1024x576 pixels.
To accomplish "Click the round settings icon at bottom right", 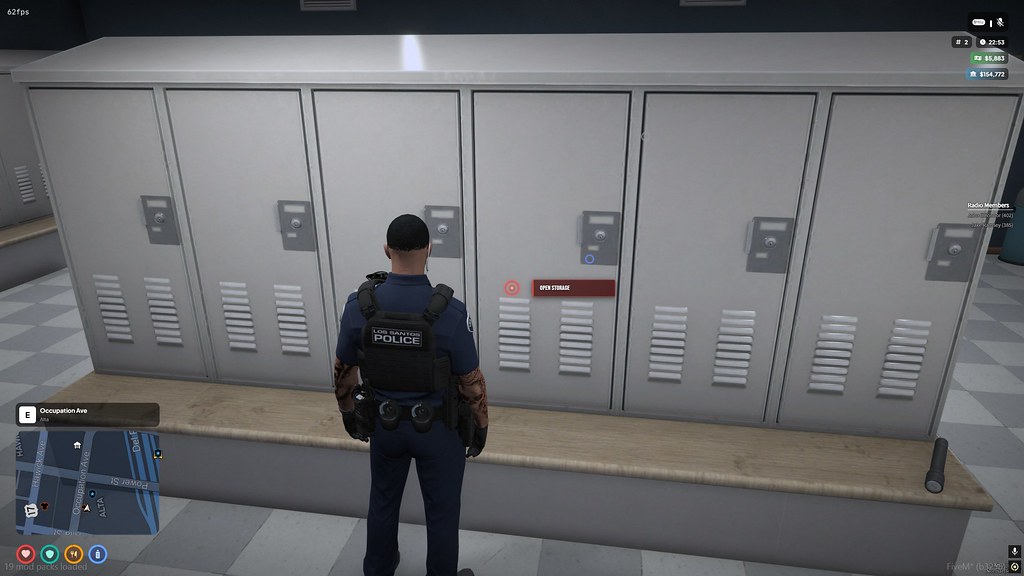I will (x=1013, y=567).
